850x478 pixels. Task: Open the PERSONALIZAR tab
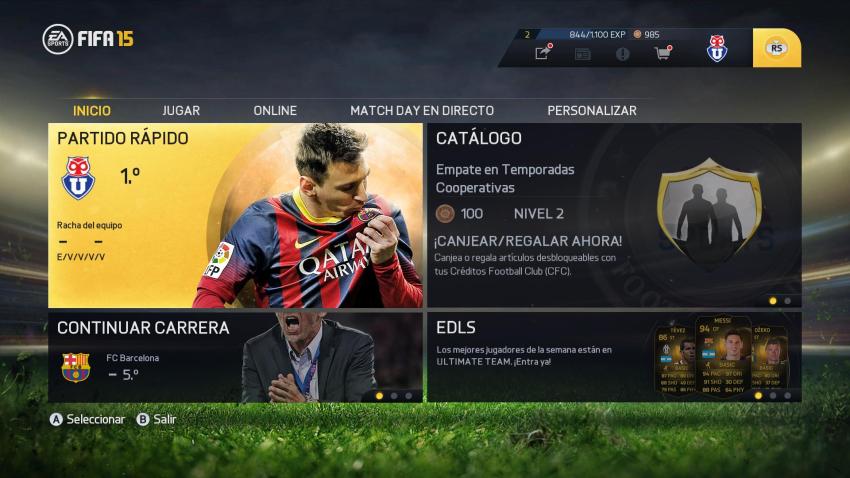click(x=592, y=110)
